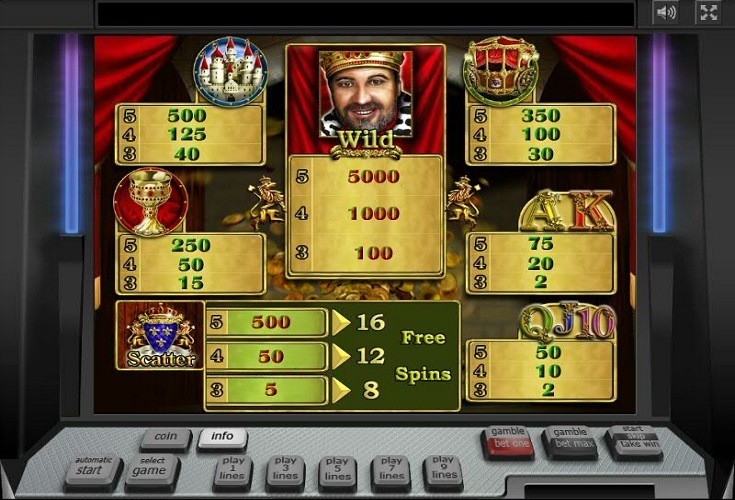Hit the red gamble bet one button

tap(508, 440)
